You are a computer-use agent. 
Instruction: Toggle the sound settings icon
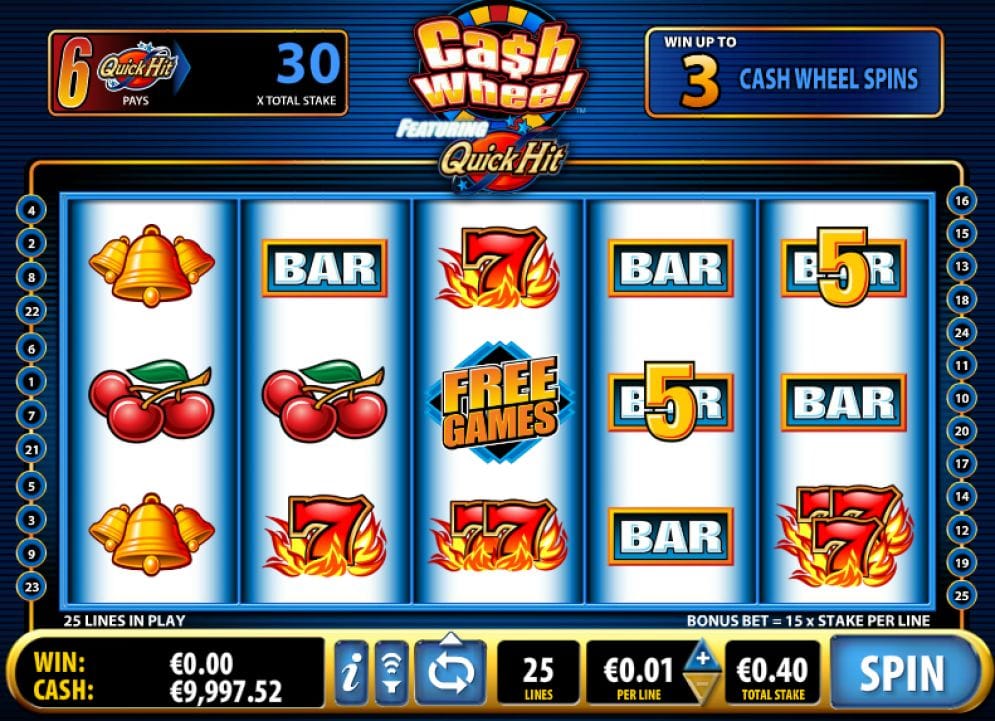[x=391, y=673]
